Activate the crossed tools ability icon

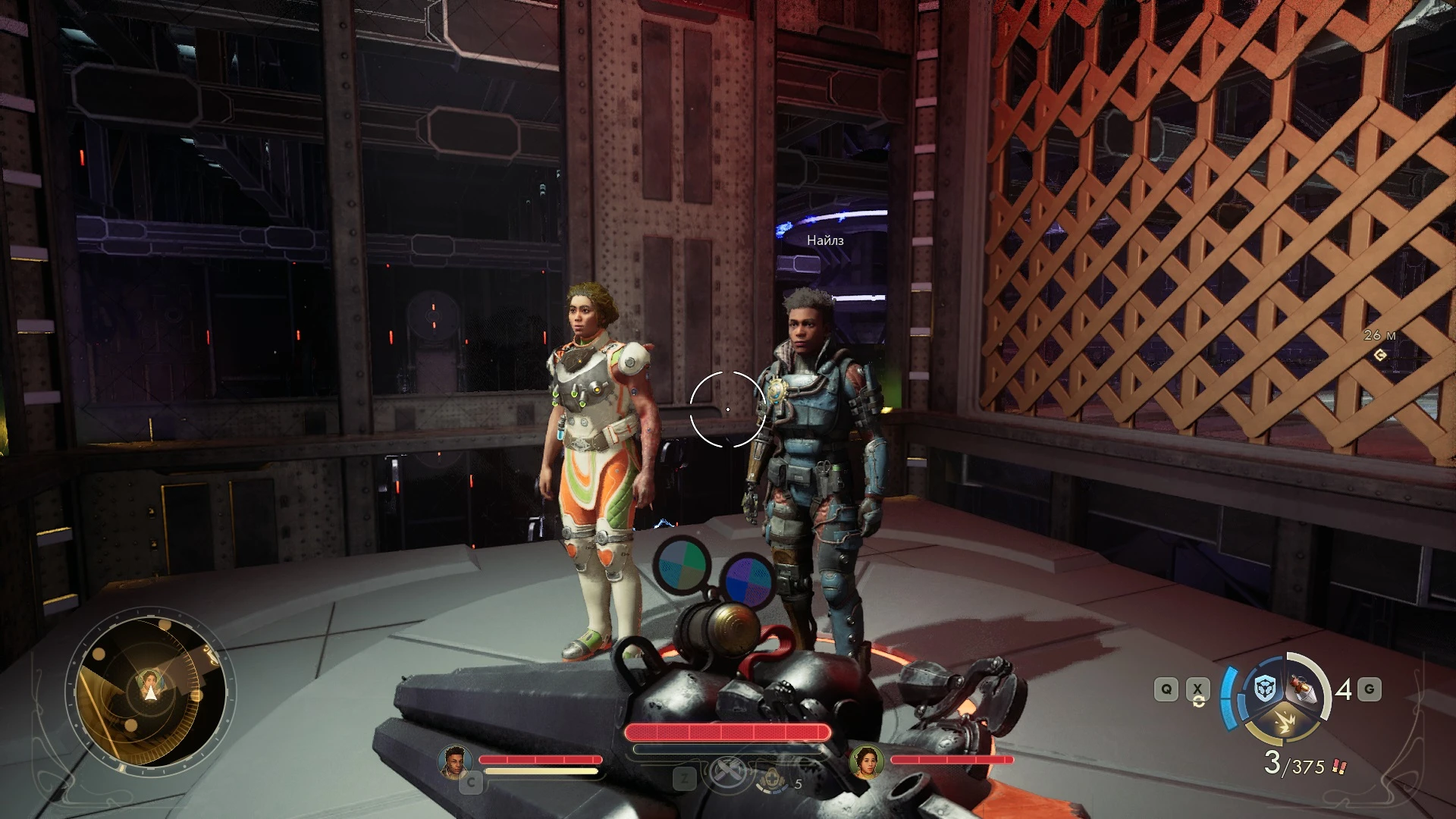click(x=728, y=773)
